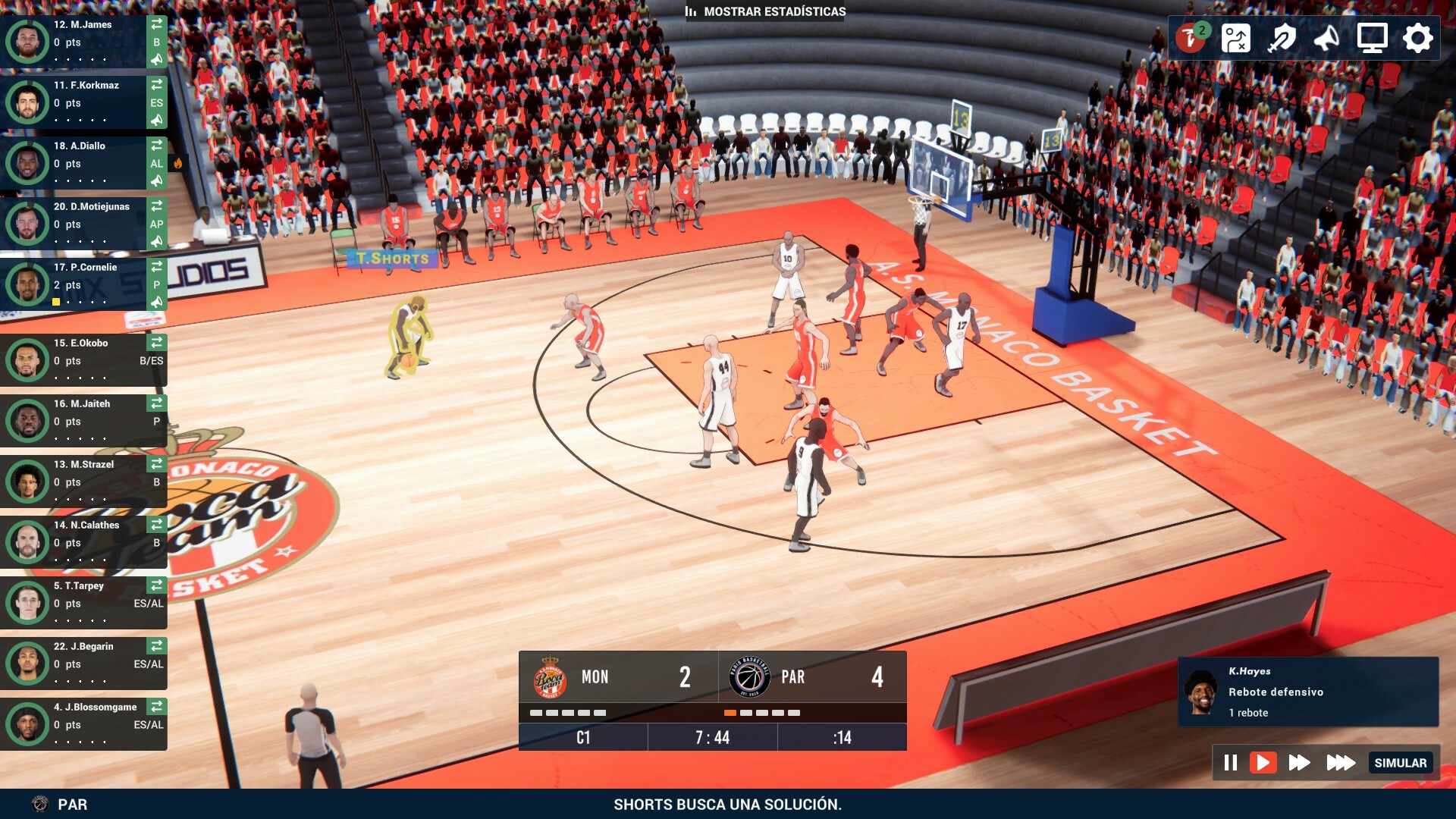
Task: Choose bench player E.Okobo
Action: coord(83,359)
